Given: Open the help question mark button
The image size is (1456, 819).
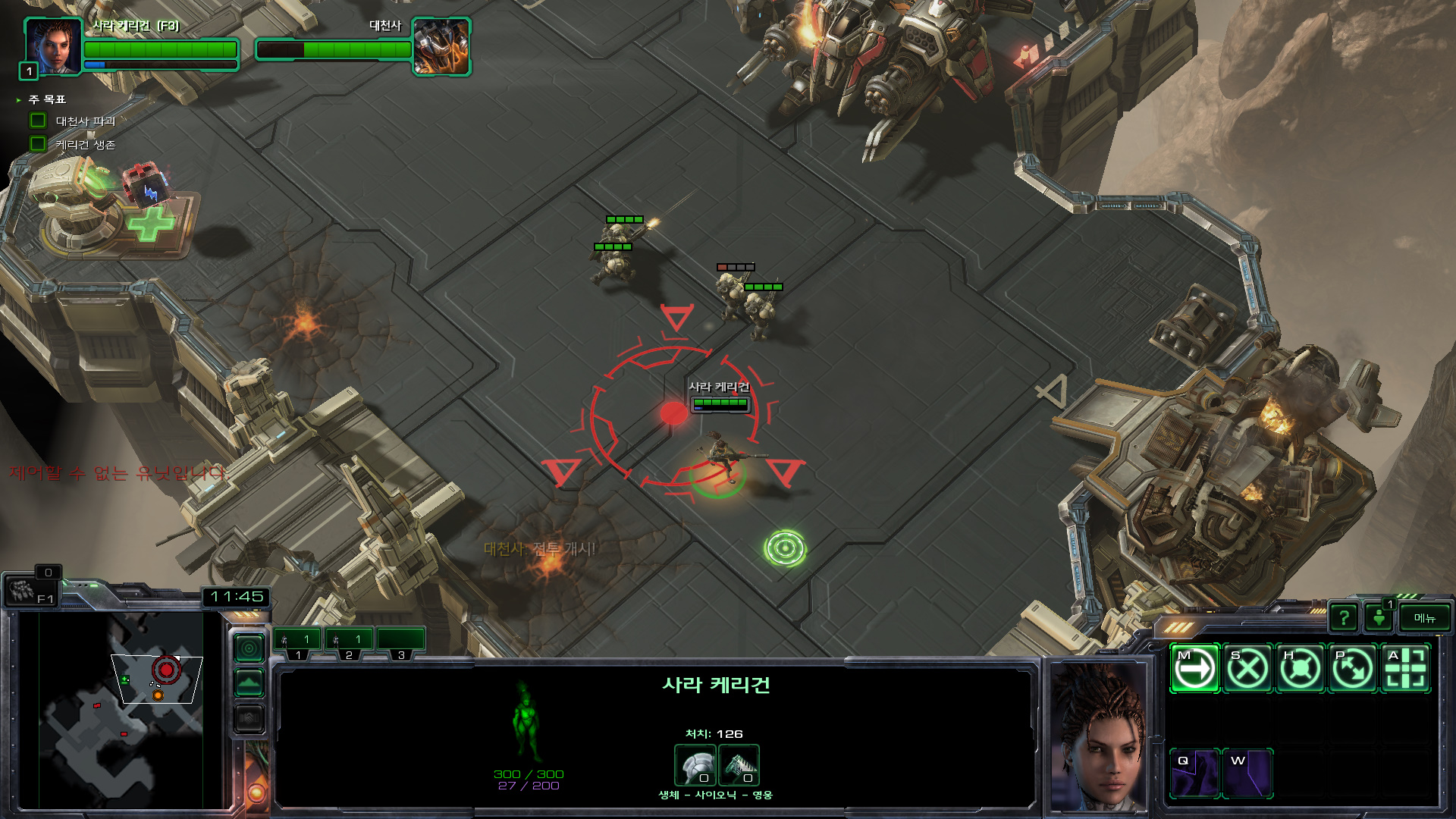Looking at the screenshot, I should 1344,618.
